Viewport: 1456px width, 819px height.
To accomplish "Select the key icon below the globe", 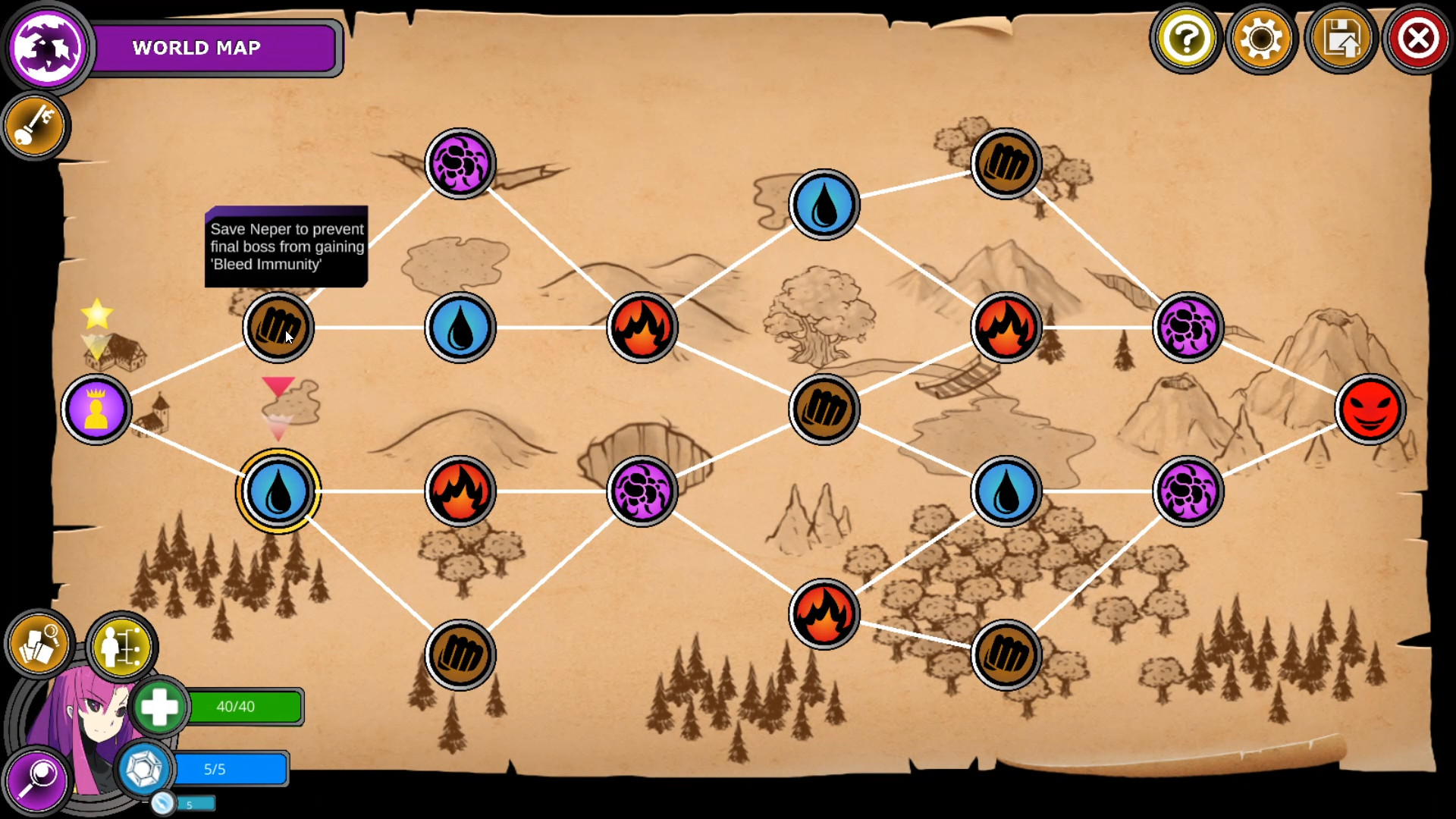I will pos(34,127).
